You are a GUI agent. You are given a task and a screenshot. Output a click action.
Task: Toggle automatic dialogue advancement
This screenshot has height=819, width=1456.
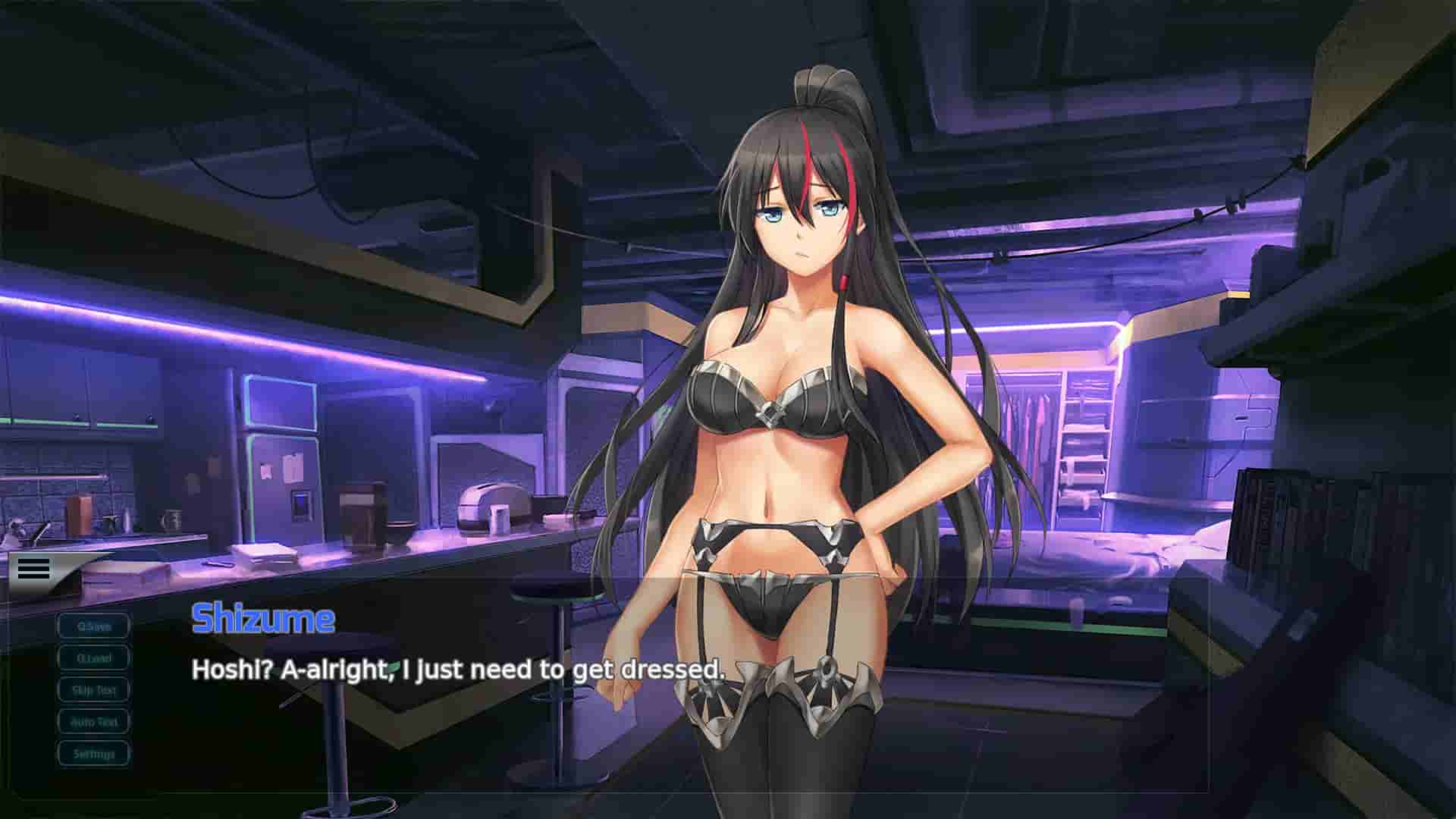click(x=93, y=721)
